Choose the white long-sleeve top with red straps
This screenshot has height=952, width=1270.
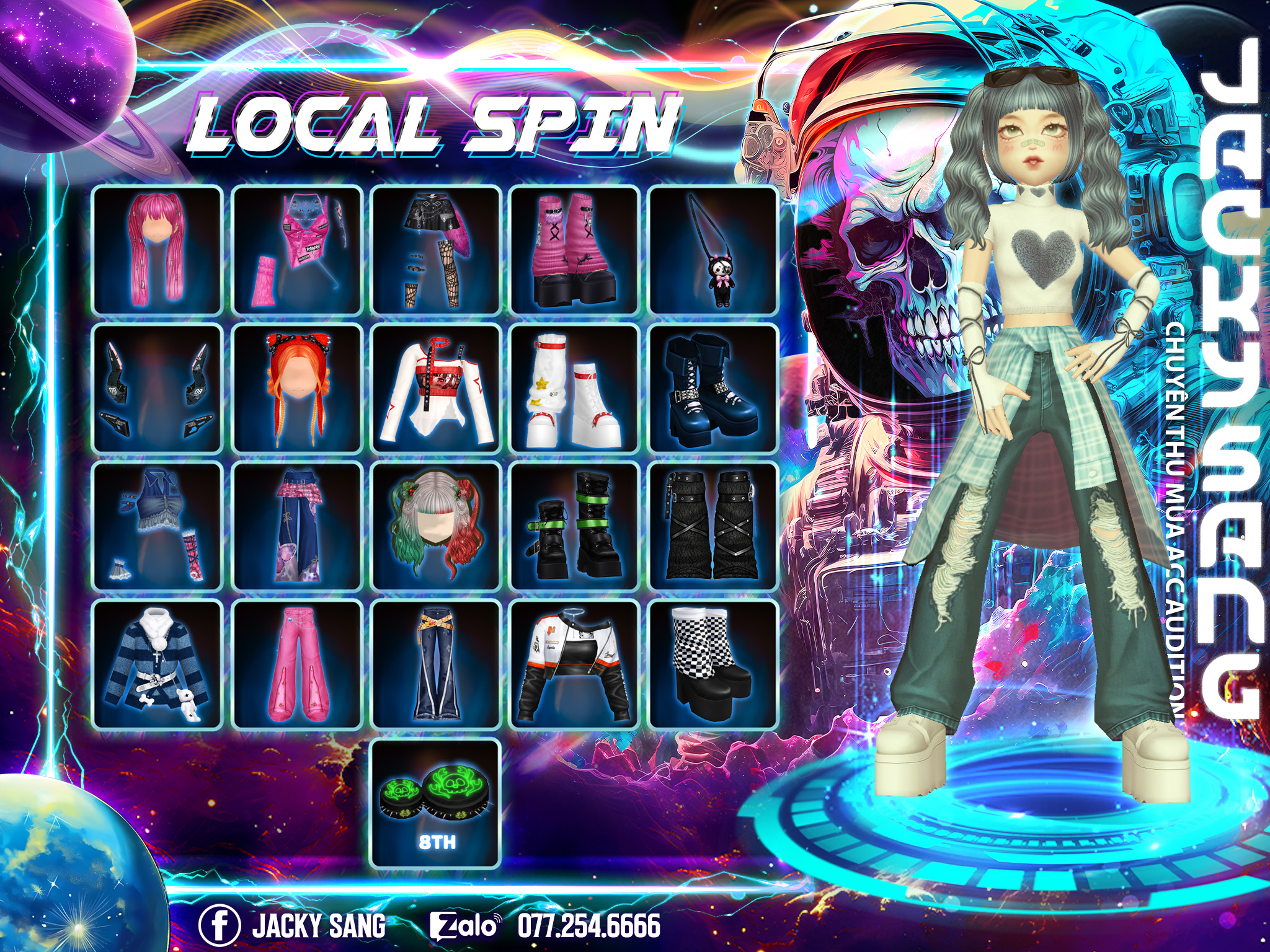tap(436, 389)
